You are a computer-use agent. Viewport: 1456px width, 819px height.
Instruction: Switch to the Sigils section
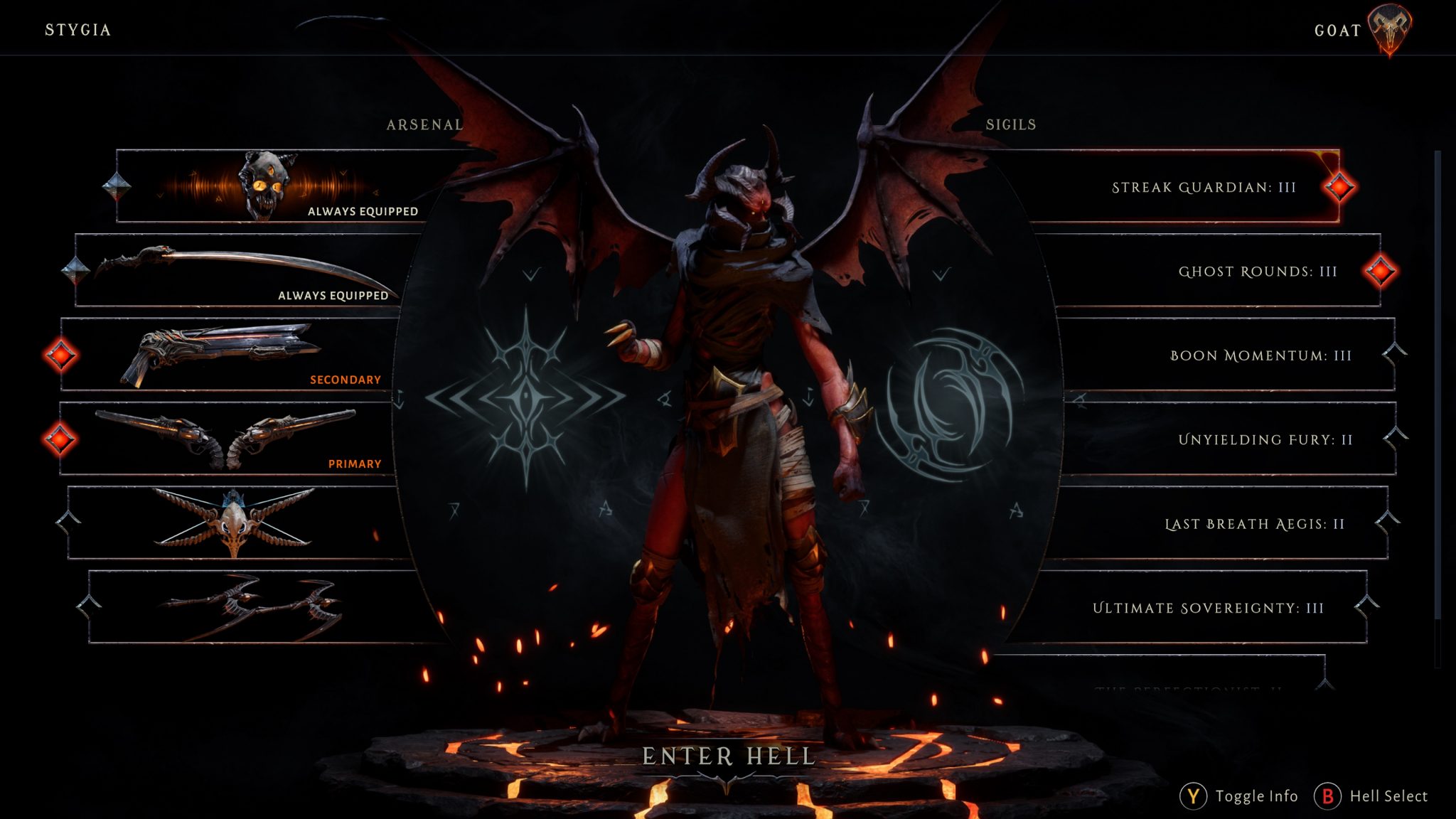[1010, 124]
